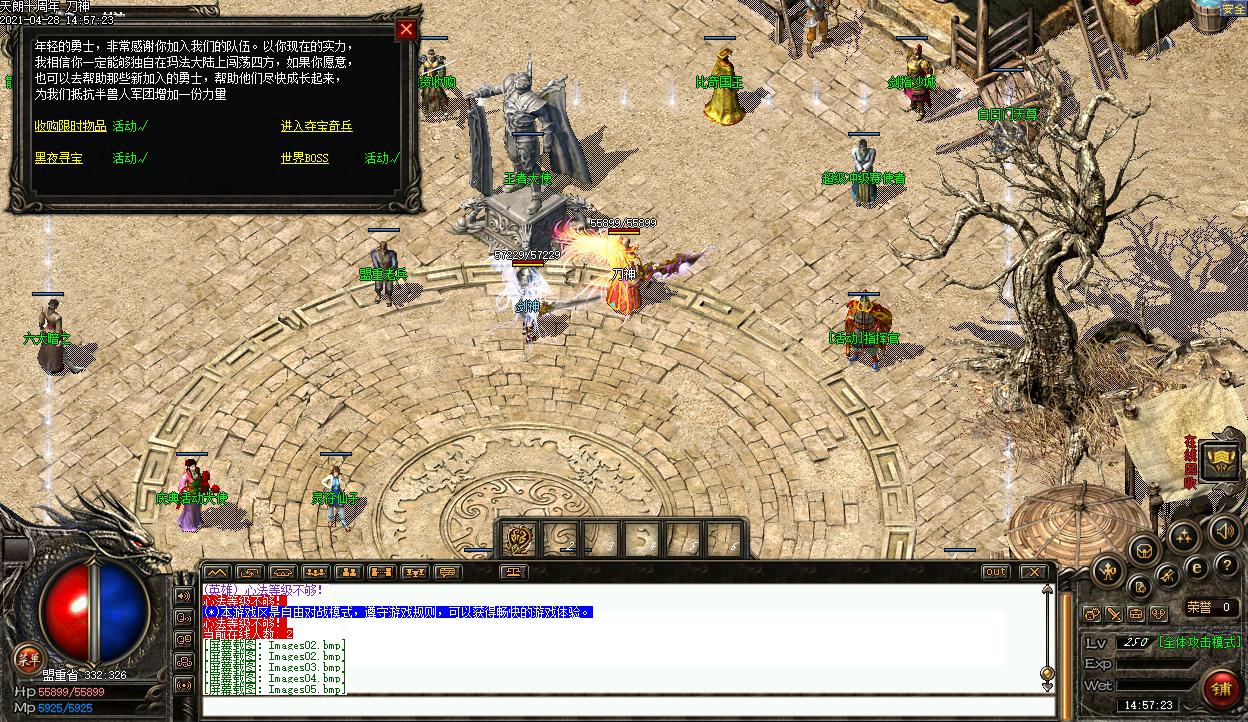
Task: Open the 菜单 menu button by orb
Action: 27,658
